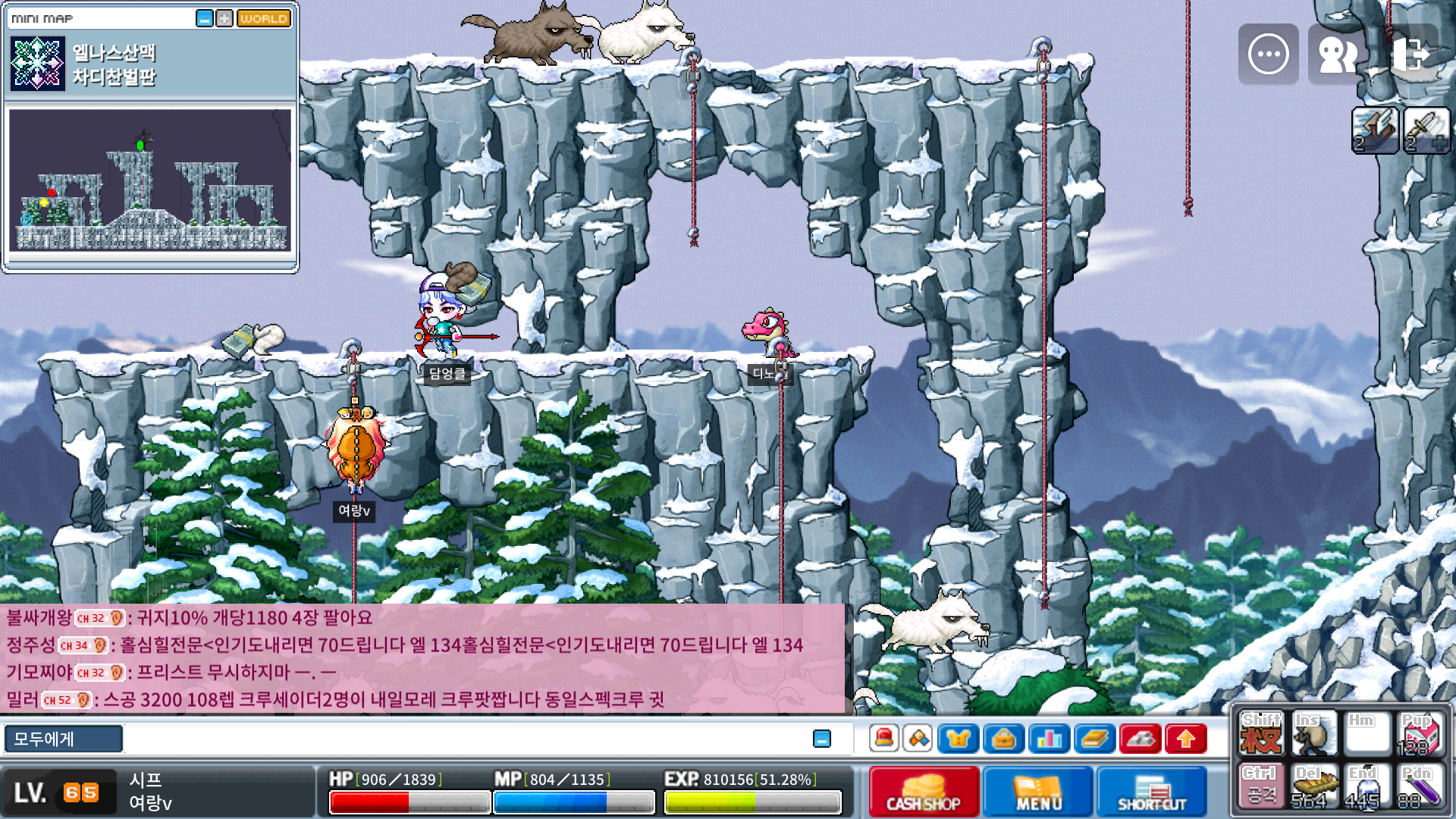Viewport: 1456px width, 819px height.
Task: Open the stats bar-chart icon button
Action: tap(1049, 739)
